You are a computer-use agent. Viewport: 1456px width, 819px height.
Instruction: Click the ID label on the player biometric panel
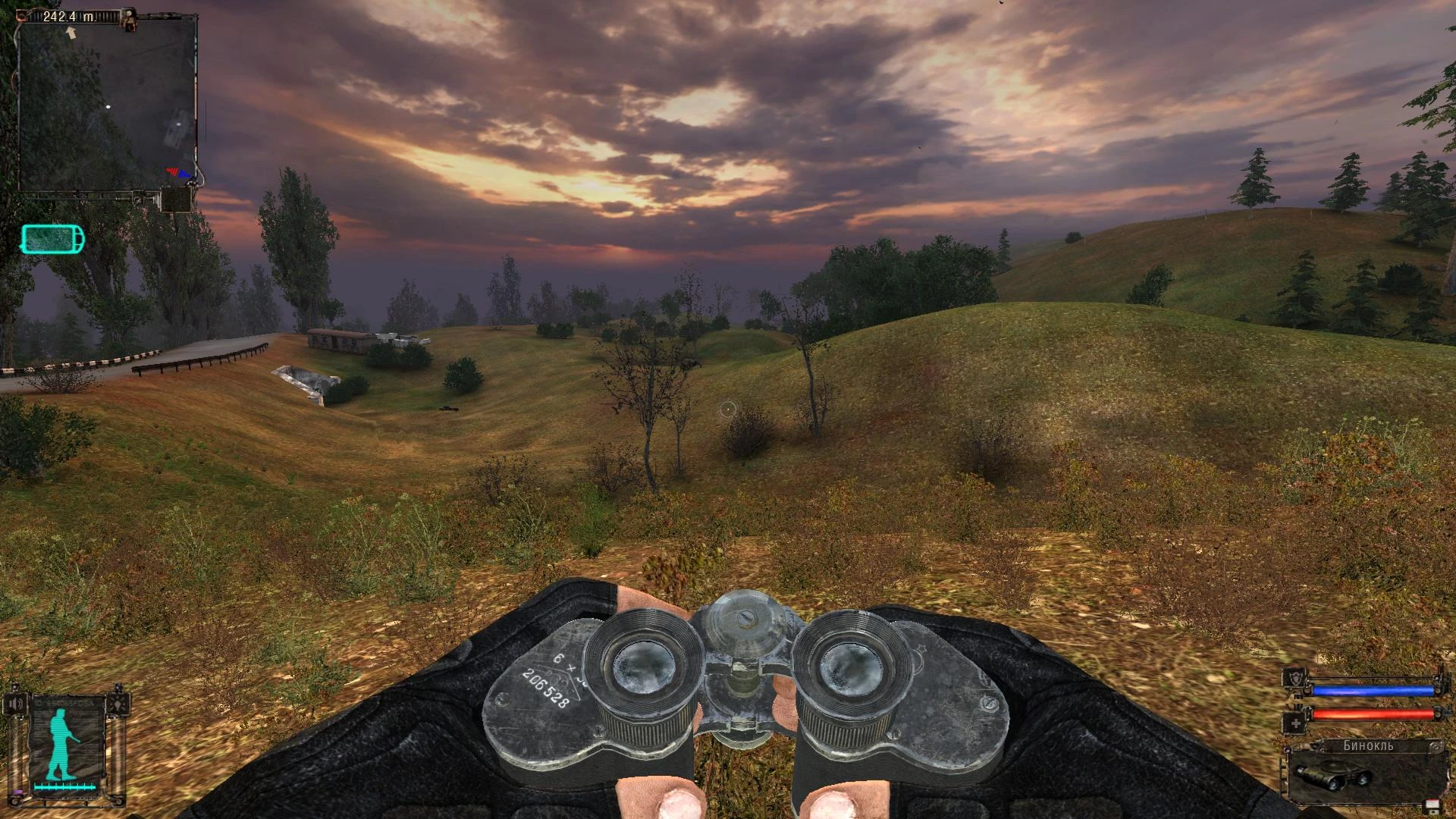63,703
